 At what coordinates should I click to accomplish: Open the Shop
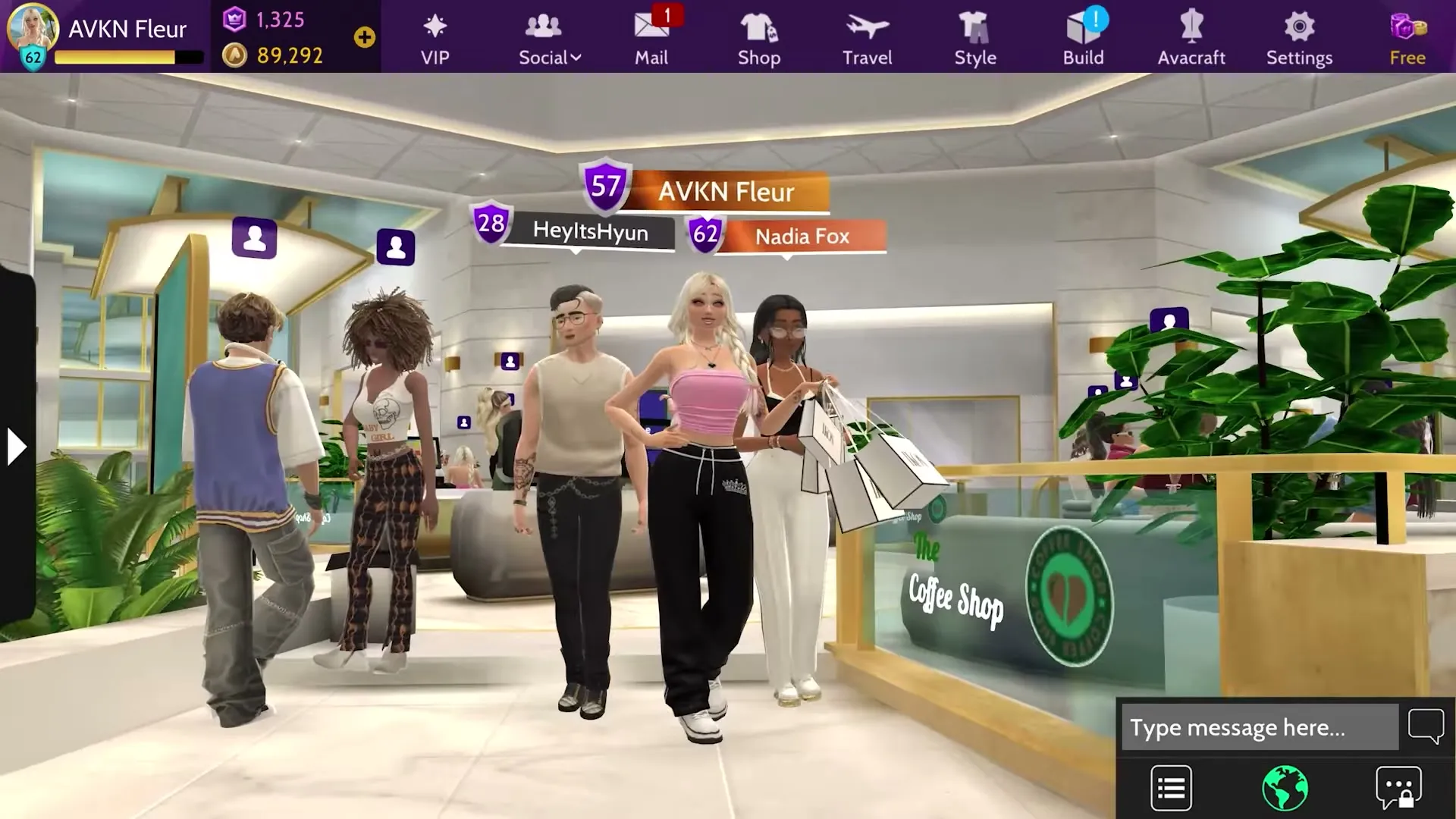tap(758, 34)
